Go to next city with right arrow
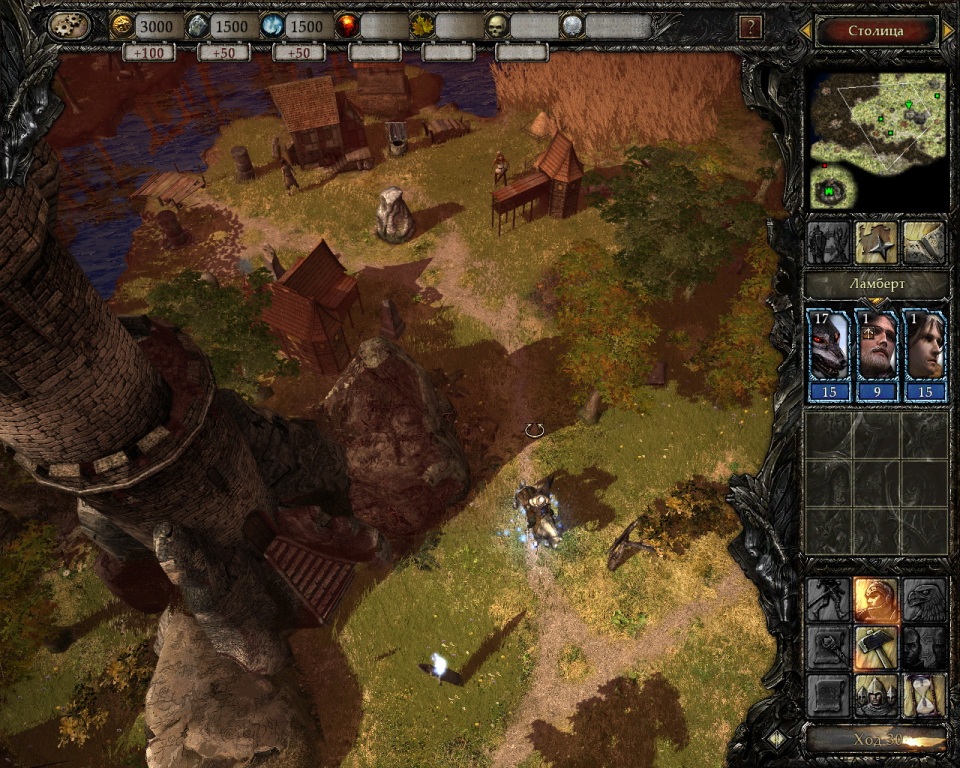The height and width of the screenshot is (768, 960). point(947,31)
